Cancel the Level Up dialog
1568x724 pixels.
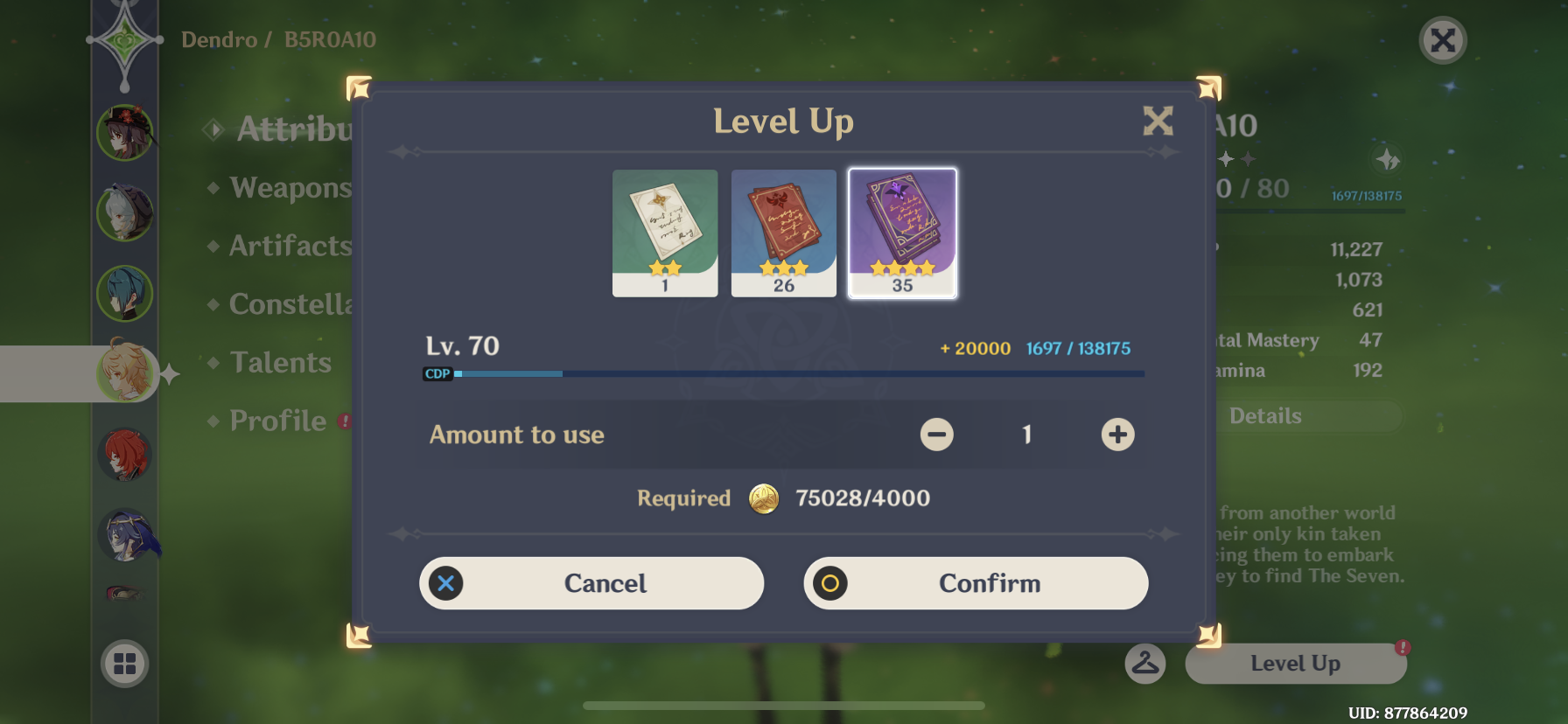tap(591, 583)
